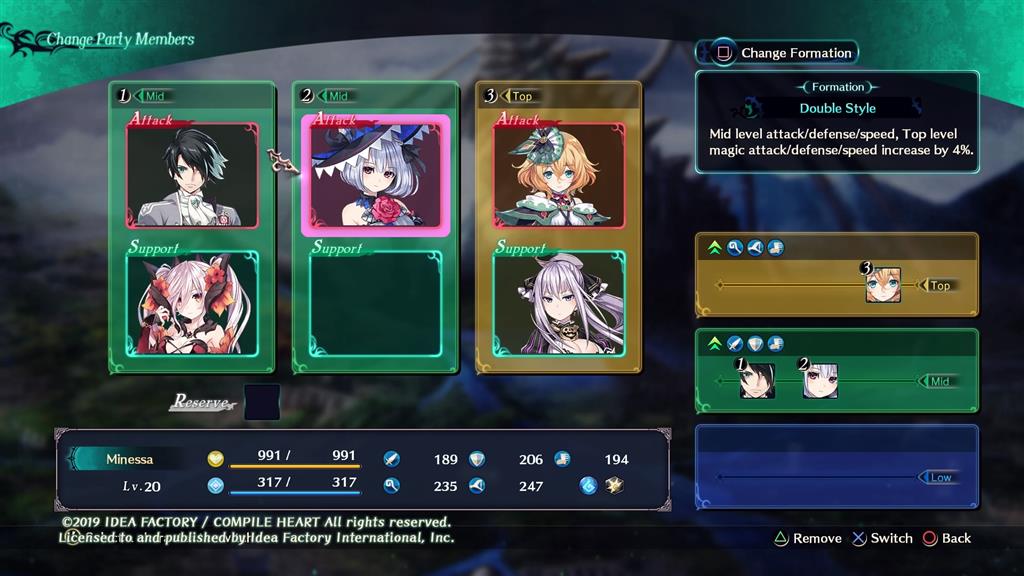The height and width of the screenshot is (576, 1024).
Task: Click the Switch option at the bottom
Action: [x=882, y=538]
